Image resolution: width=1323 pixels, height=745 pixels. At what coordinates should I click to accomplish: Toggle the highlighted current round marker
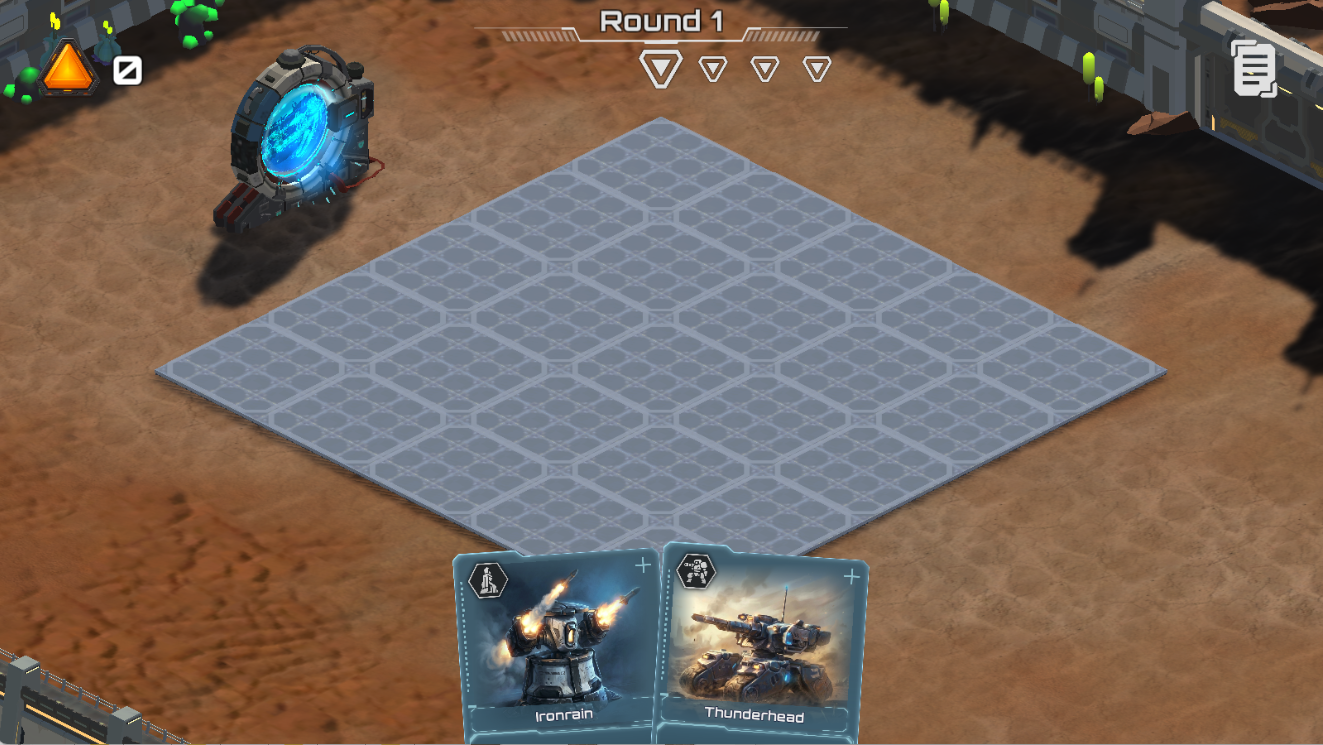coord(659,68)
